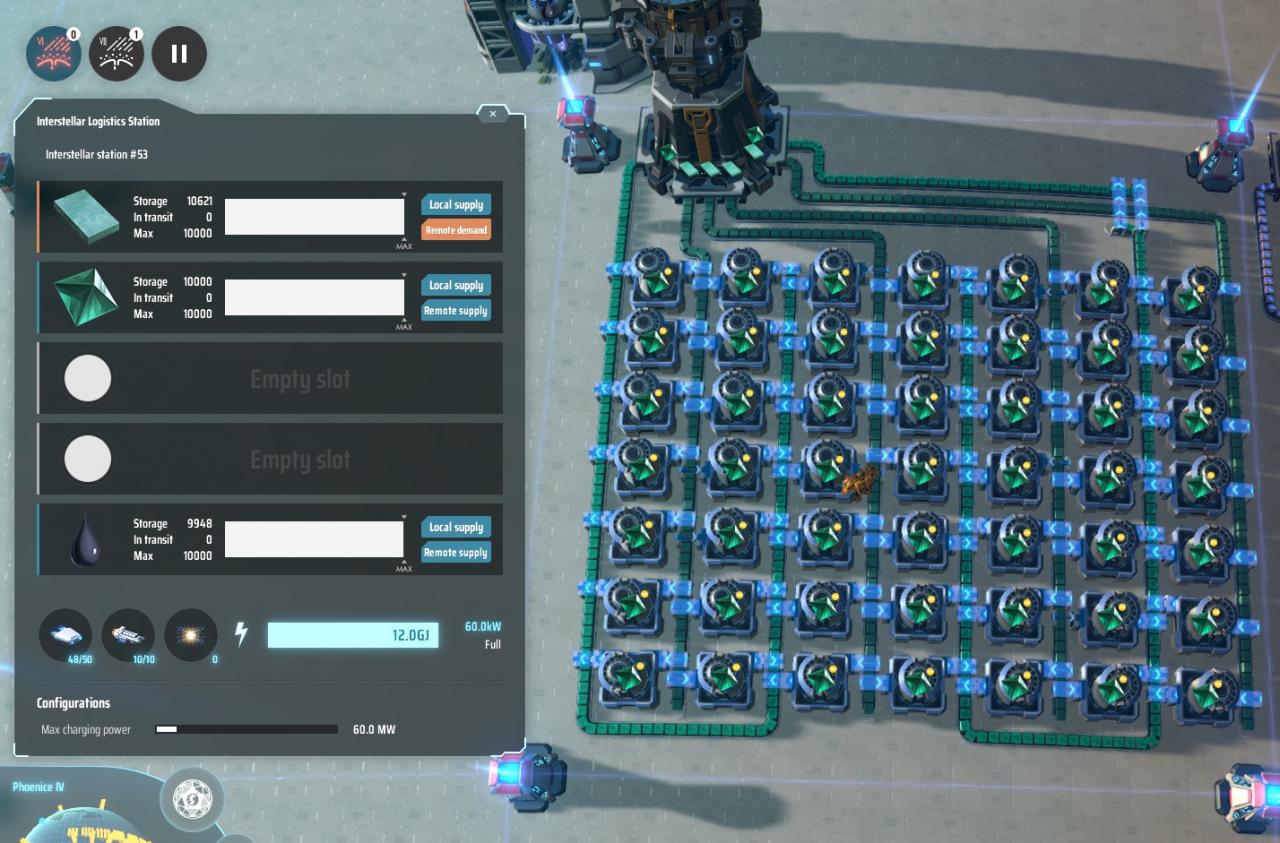Click the logistics vessel icon showing 10/10
The width and height of the screenshot is (1280, 843).
click(x=128, y=635)
